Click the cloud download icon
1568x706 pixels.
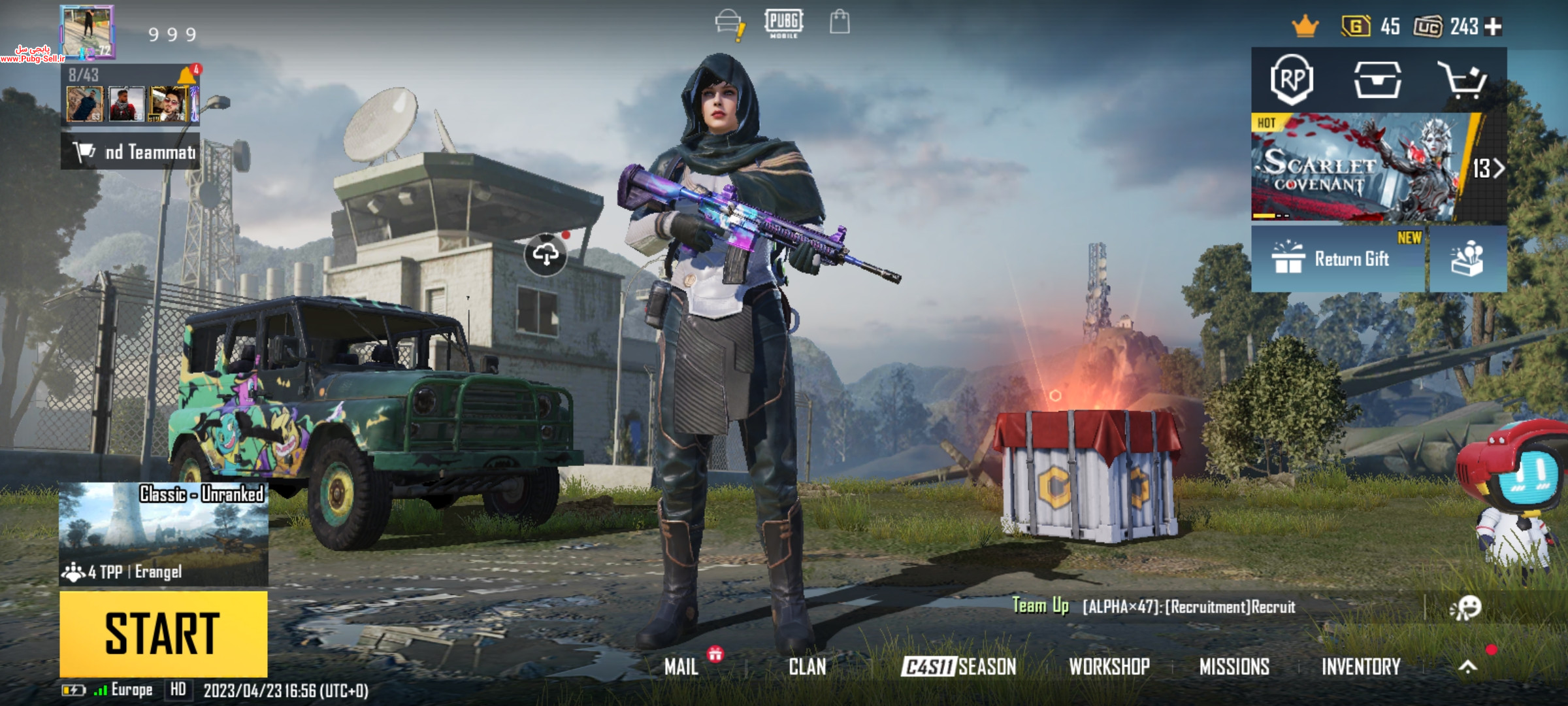pos(546,254)
